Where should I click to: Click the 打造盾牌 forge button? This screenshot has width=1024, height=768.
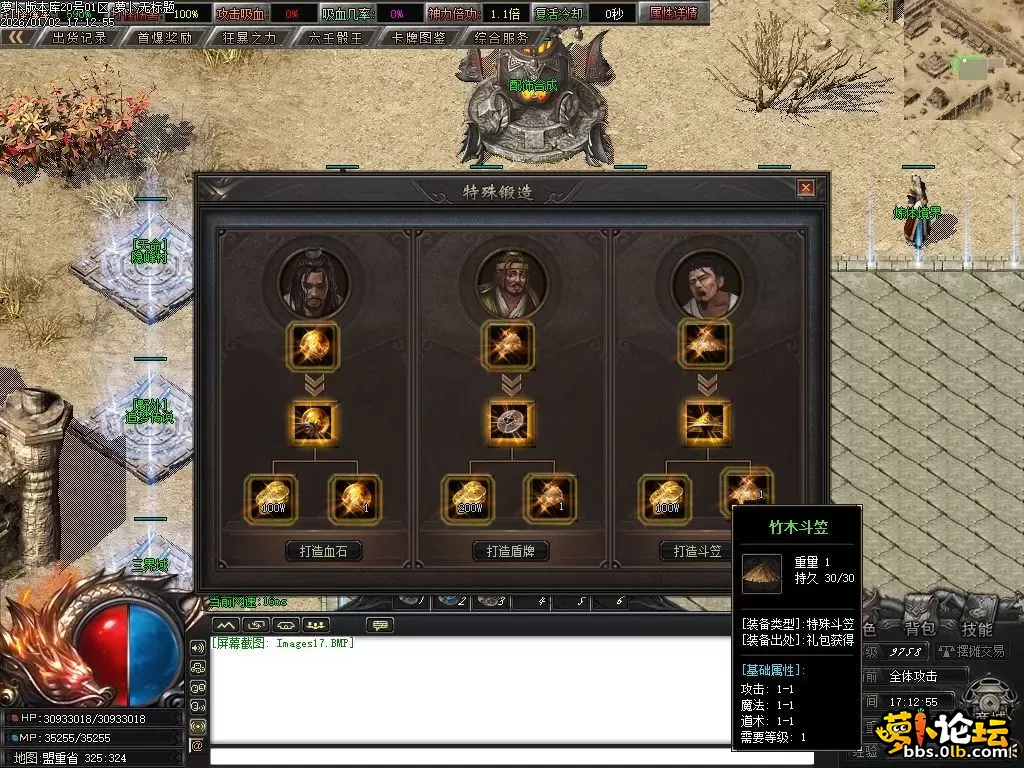point(511,551)
